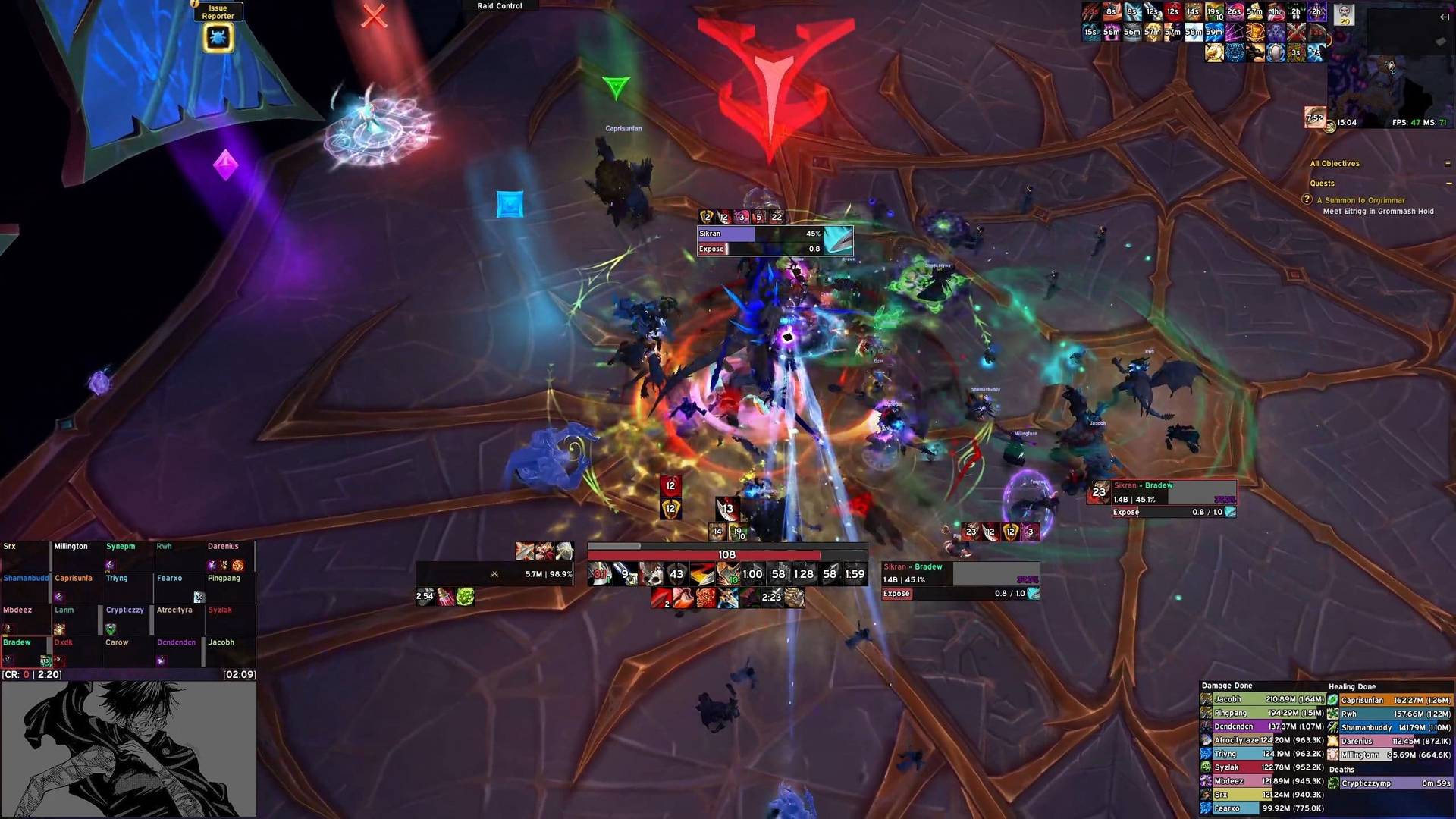Collapse the Quests section header
Screen dimensions: 1456x819
(1448, 184)
